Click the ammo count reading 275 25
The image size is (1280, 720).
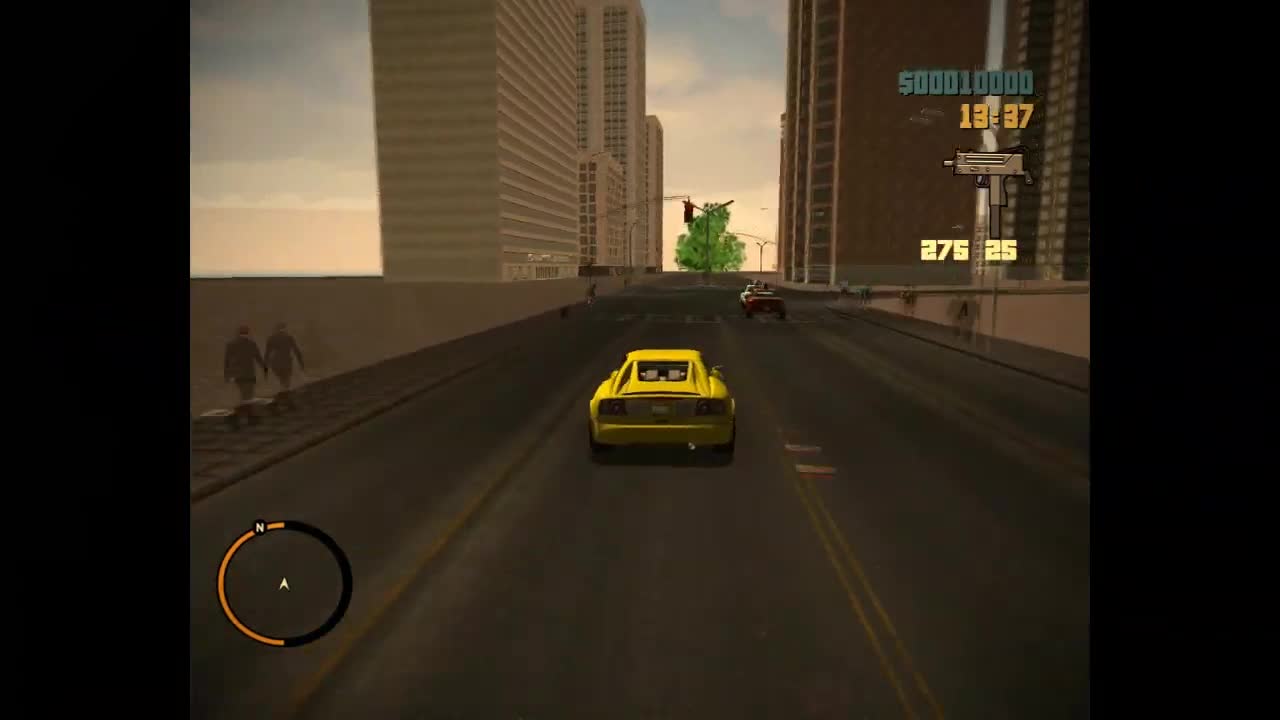pyautogui.click(x=965, y=251)
